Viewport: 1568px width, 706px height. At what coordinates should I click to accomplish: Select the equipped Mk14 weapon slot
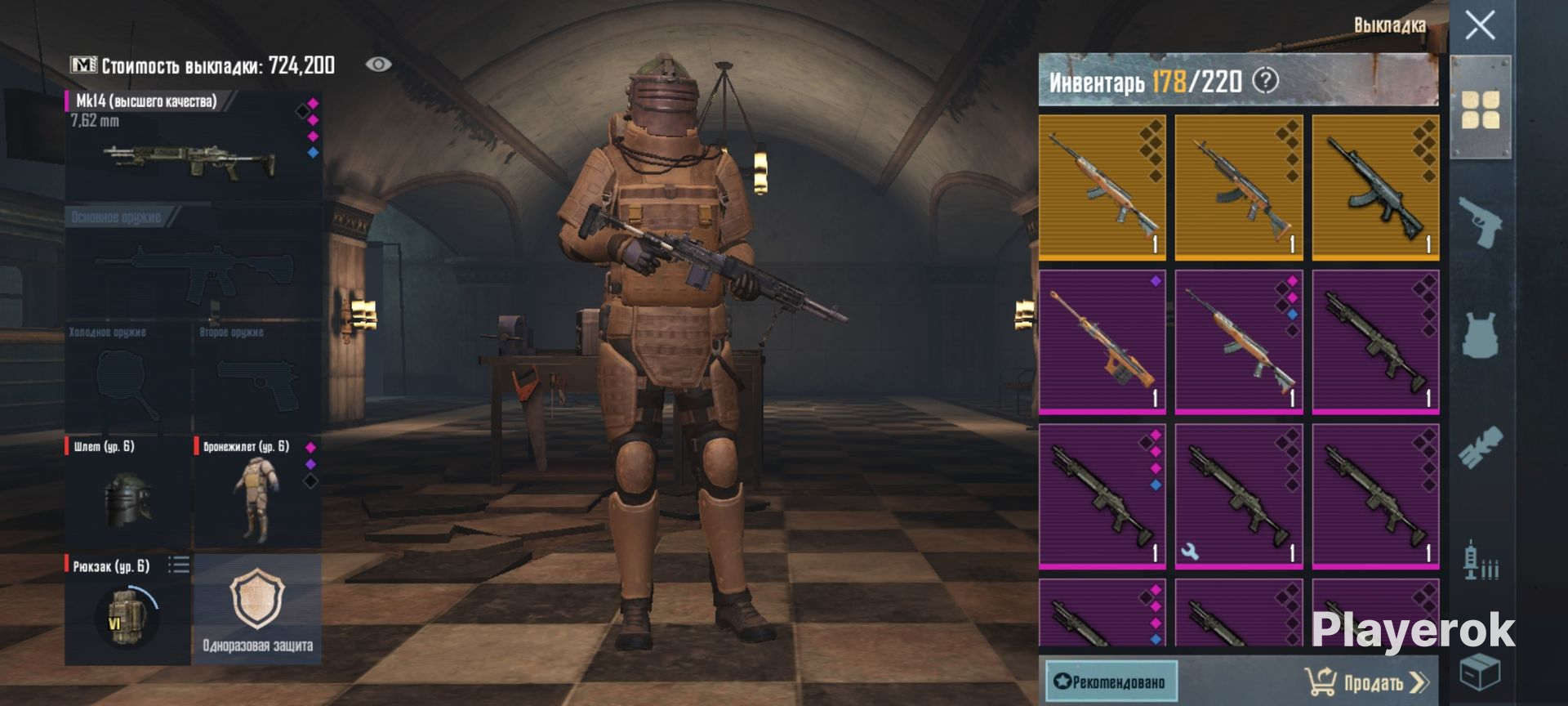194,146
